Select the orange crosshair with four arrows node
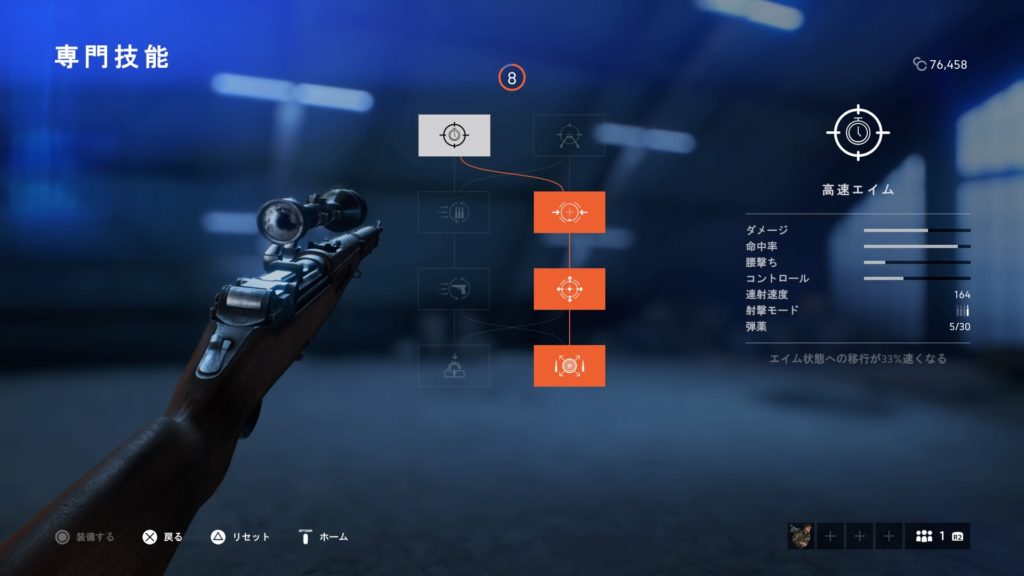The width and height of the screenshot is (1024, 576). click(569, 289)
